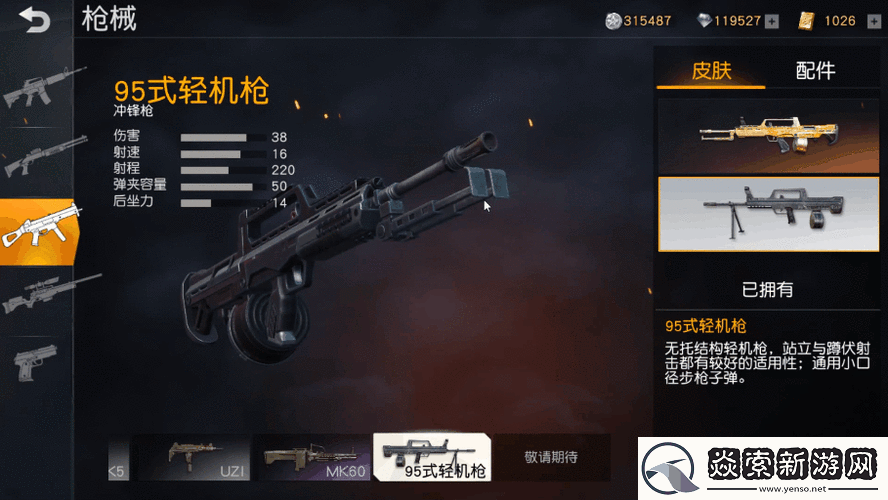Select the UZI weapon card
Screen dimensions: 888x500
click(x=194, y=458)
